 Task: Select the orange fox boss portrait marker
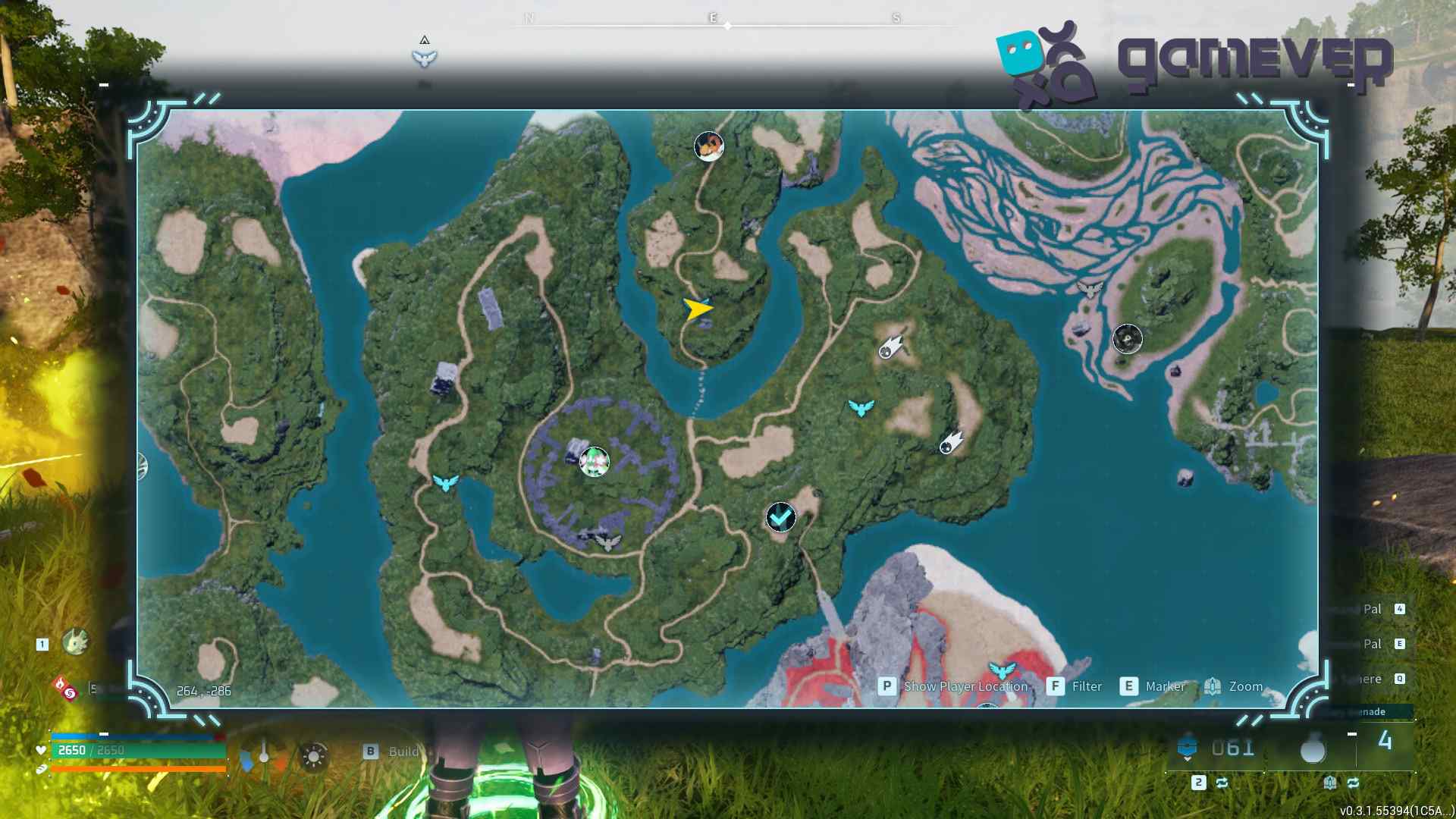(709, 146)
